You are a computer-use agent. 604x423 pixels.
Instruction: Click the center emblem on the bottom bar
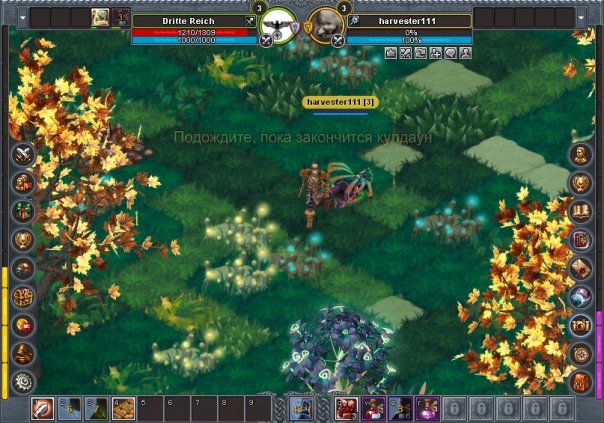click(x=302, y=408)
